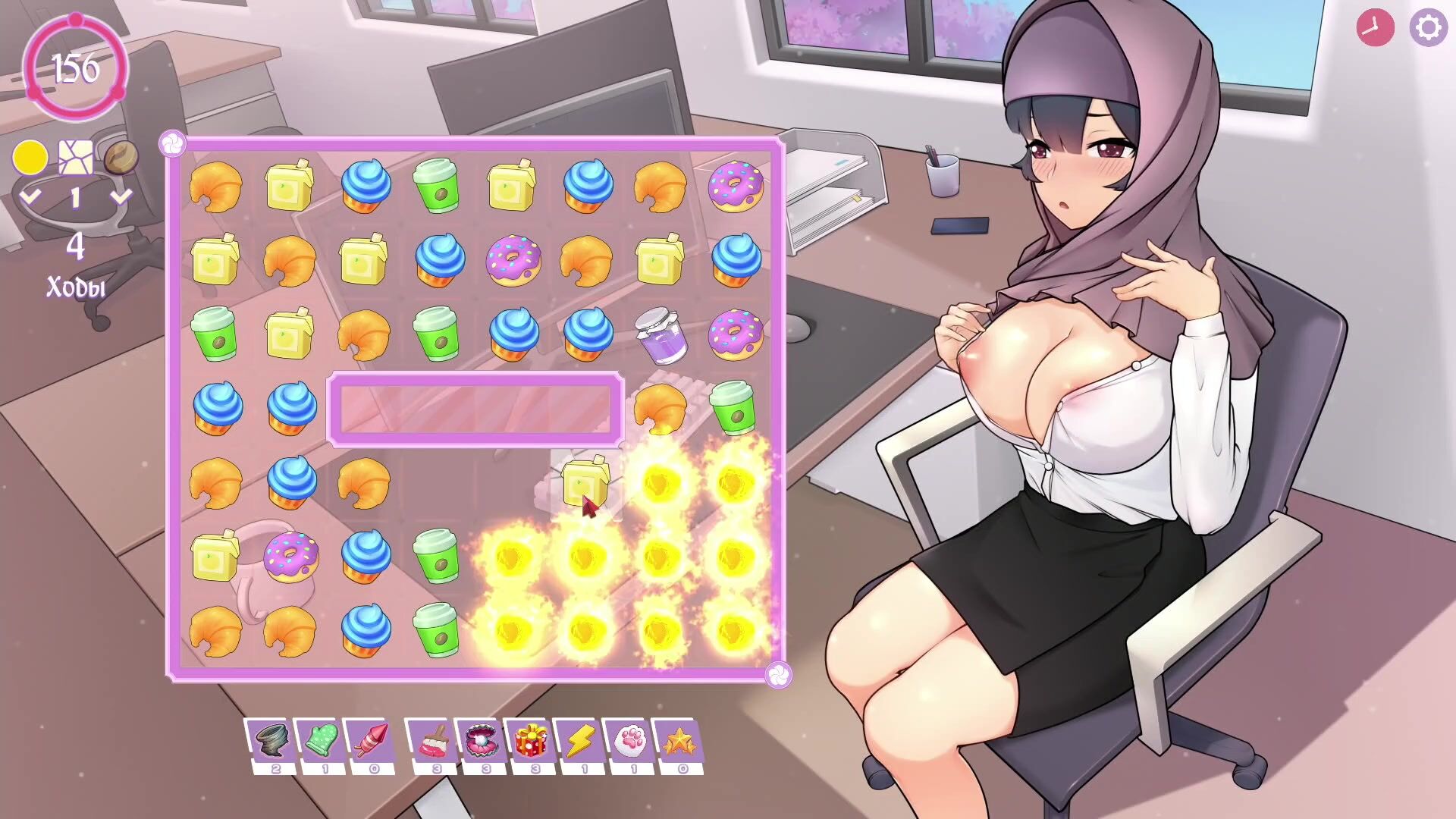Choose the pearl clam shell booster
The height and width of the screenshot is (819, 1456).
(x=482, y=740)
